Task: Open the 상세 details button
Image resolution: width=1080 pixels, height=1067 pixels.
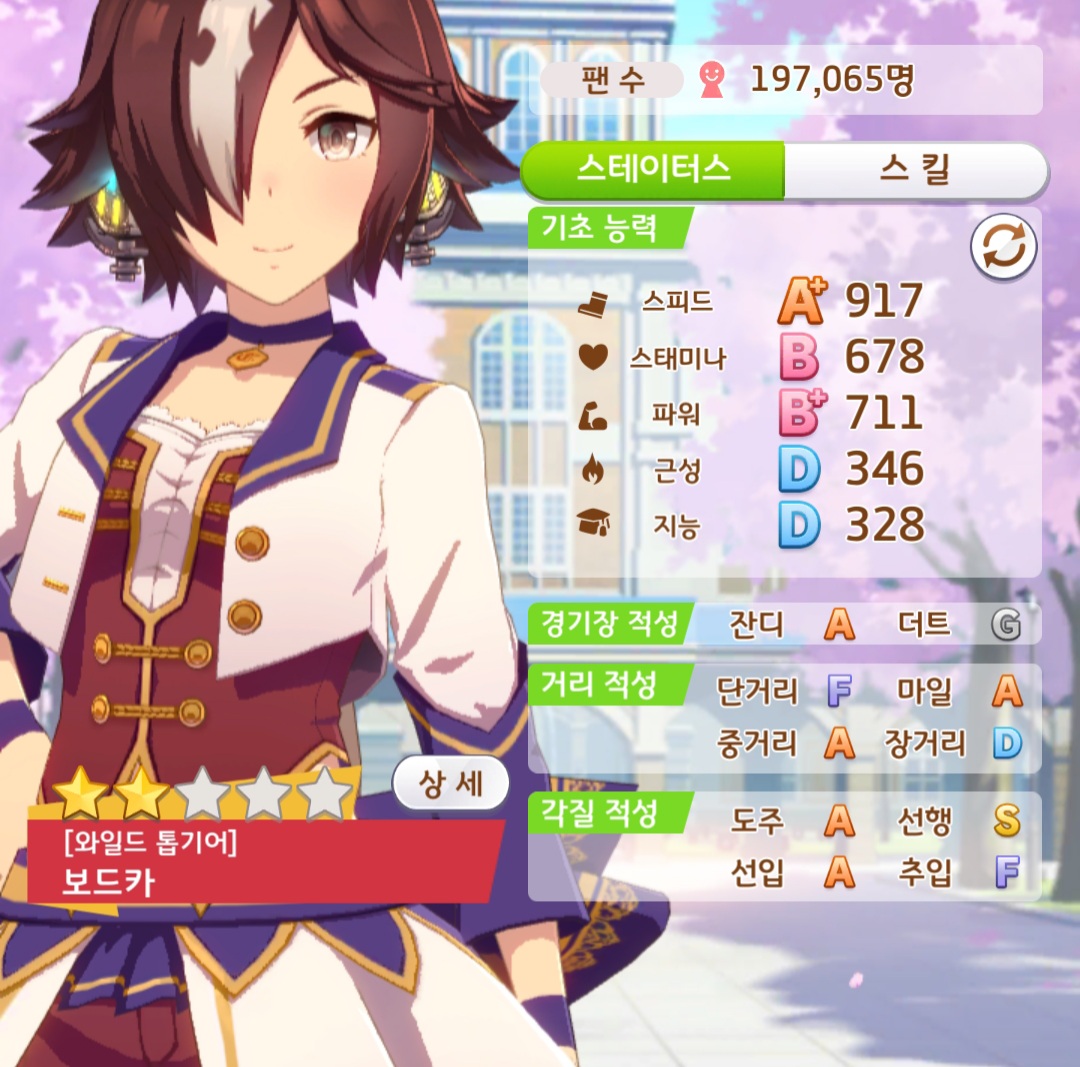Action: click(451, 783)
